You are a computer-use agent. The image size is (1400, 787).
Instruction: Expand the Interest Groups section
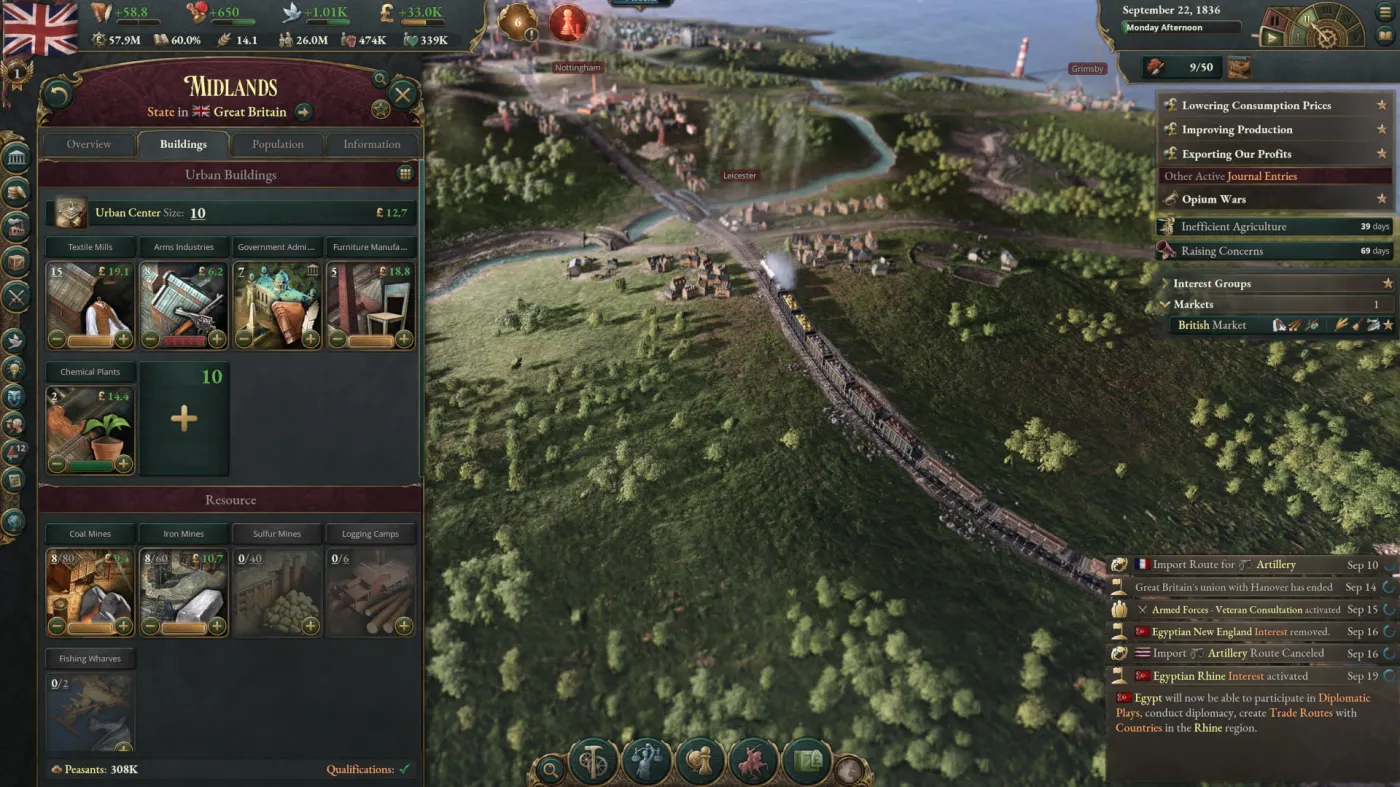point(1164,283)
